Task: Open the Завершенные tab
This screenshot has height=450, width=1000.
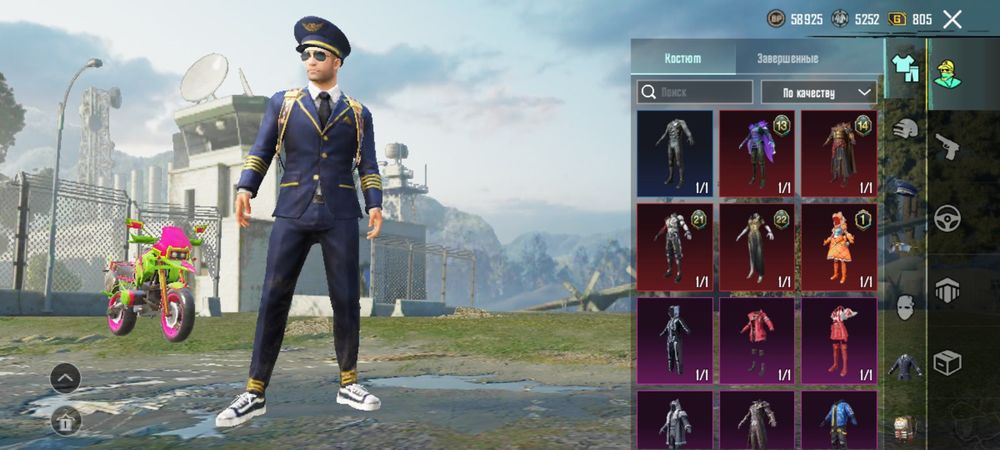Action: [x=787, y=58]
